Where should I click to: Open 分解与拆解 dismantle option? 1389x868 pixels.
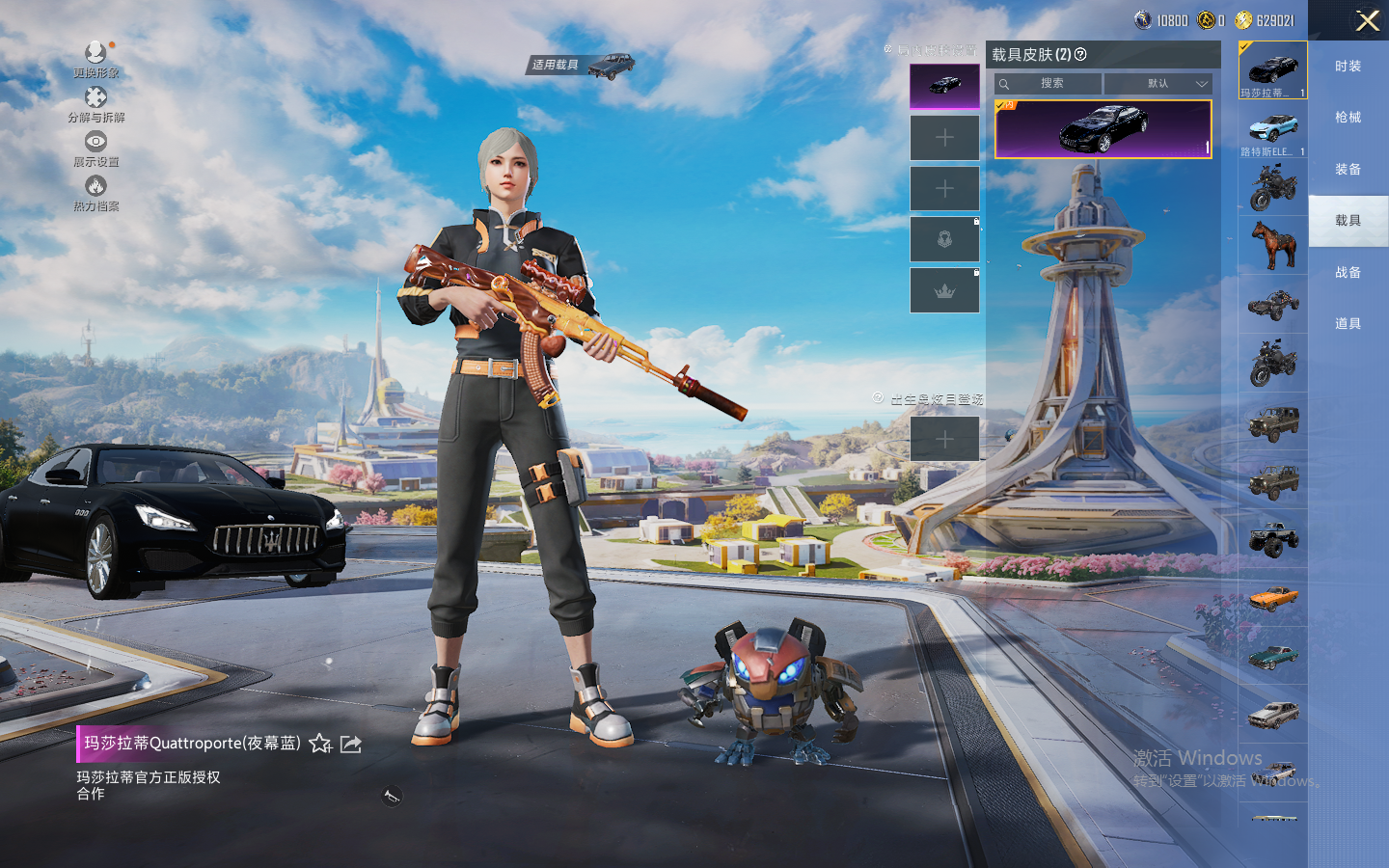coord(95,104)
